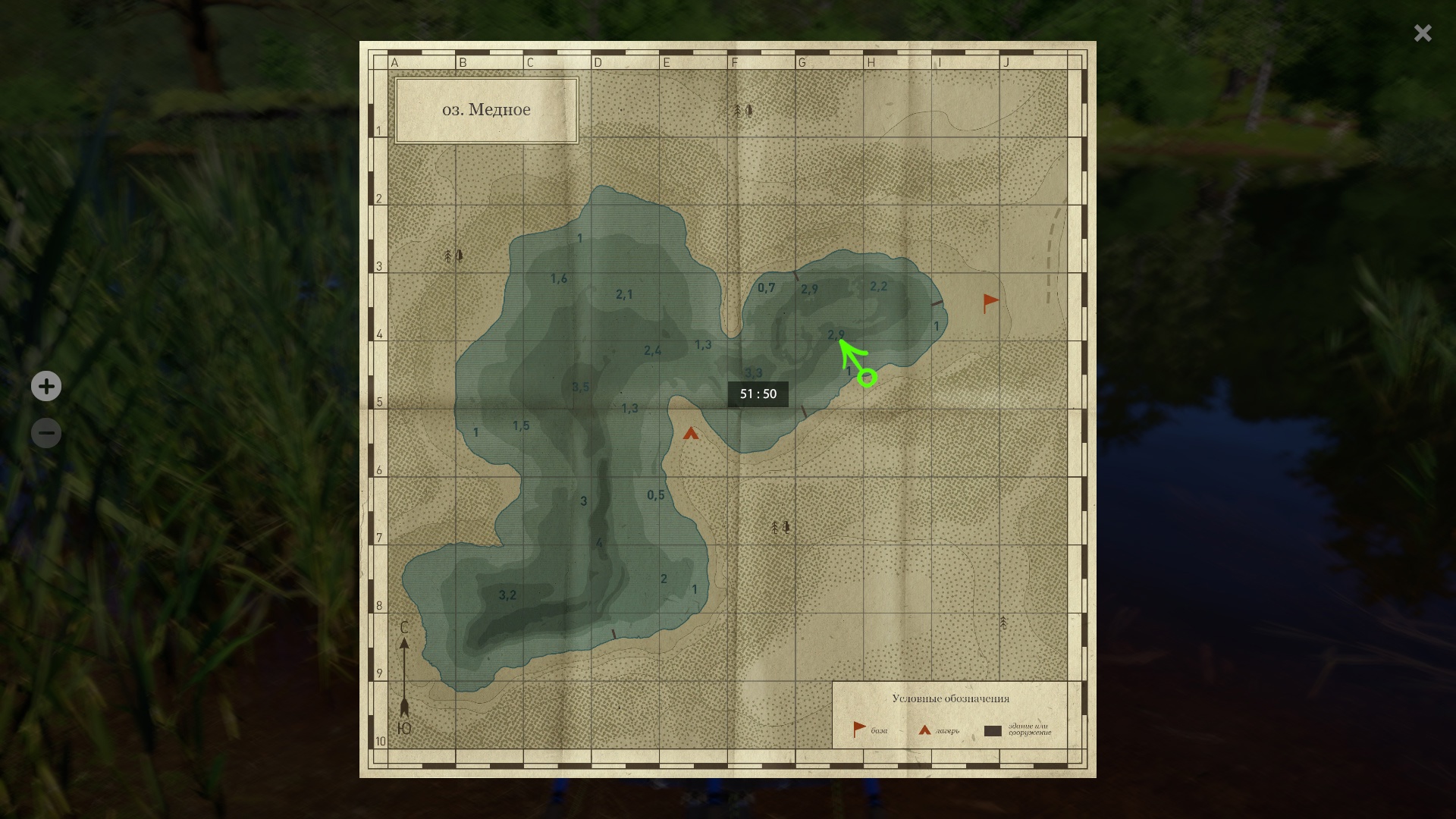
Task: Close the lake map
Action: tap(1422, 33)
